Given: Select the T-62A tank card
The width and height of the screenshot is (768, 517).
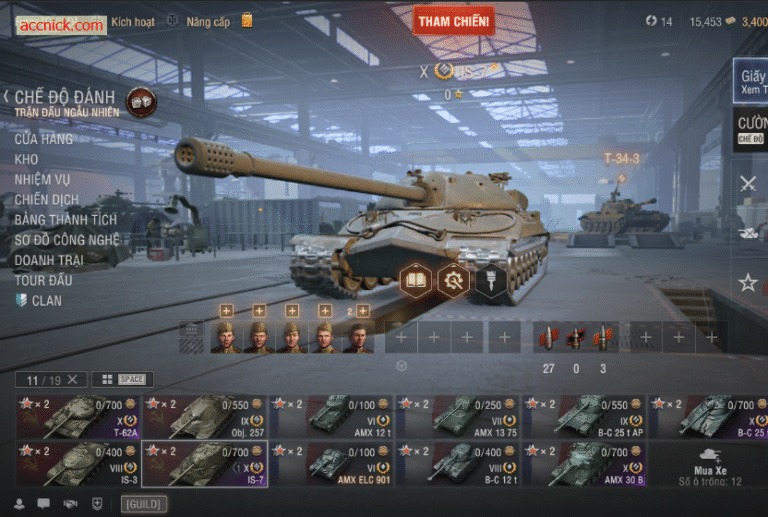Looking at the screenshot, I should point(77,417).
